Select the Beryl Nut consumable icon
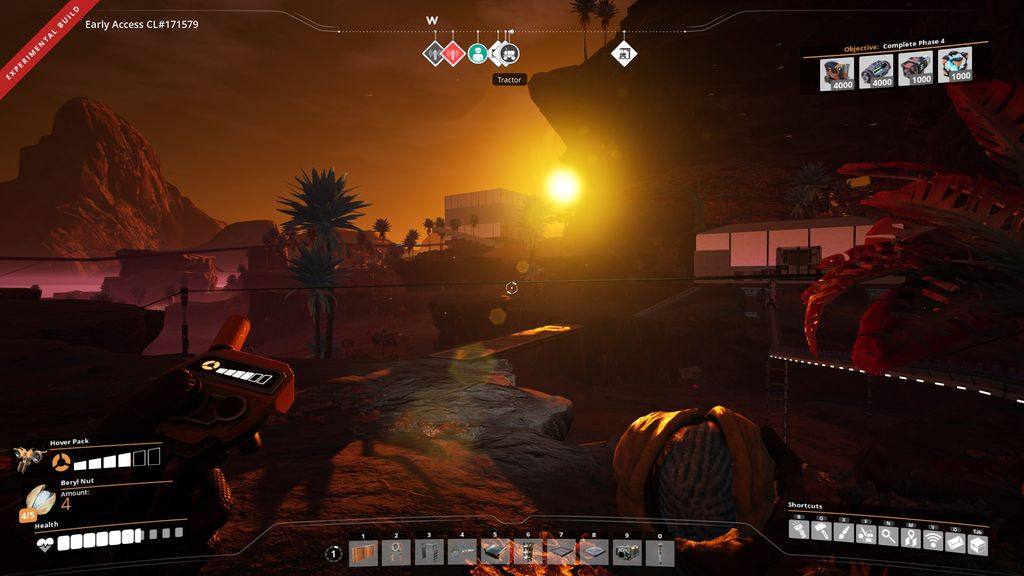This screenshot has height=576, width=1024. click(38, 499)
